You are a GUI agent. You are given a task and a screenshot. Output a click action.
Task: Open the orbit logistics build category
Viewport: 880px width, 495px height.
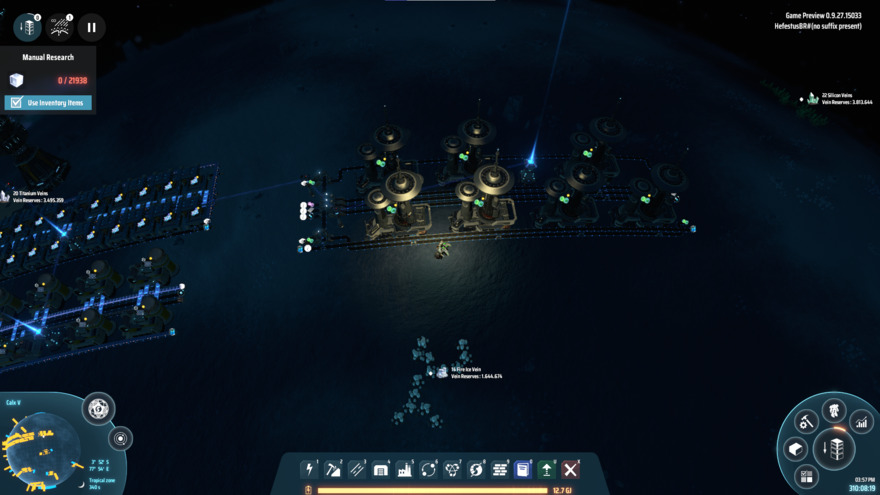pyautogui.click(x=429, y=469)
